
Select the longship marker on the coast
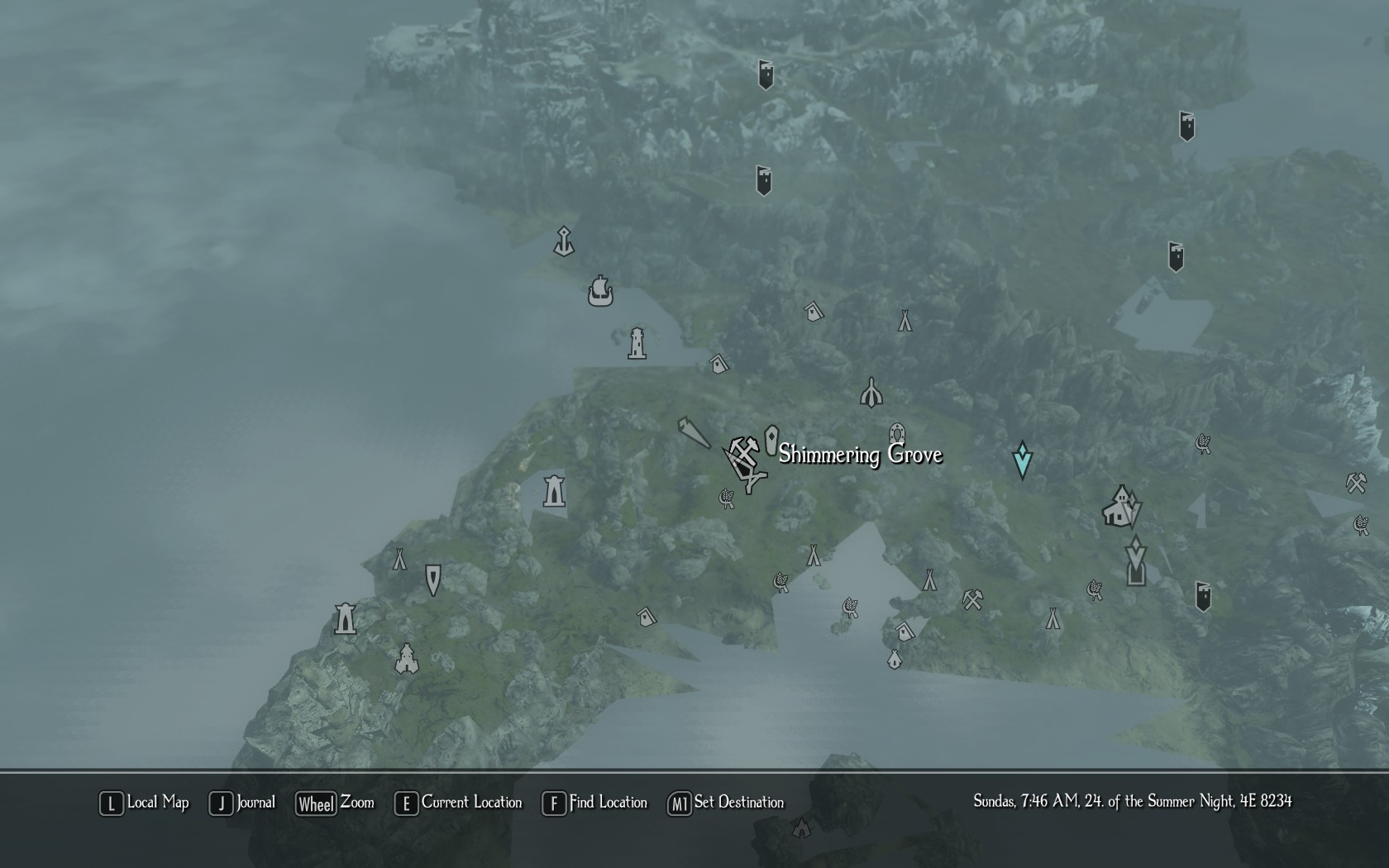[600, 291]
